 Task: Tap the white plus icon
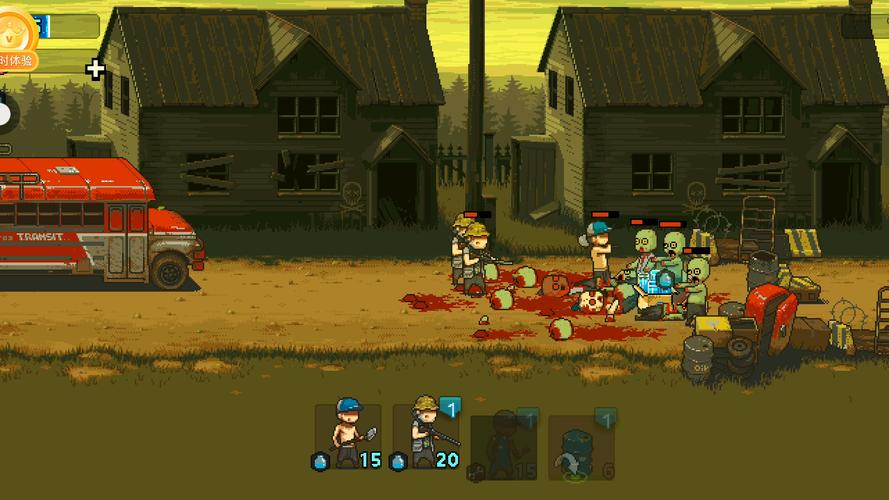[95, 69]
